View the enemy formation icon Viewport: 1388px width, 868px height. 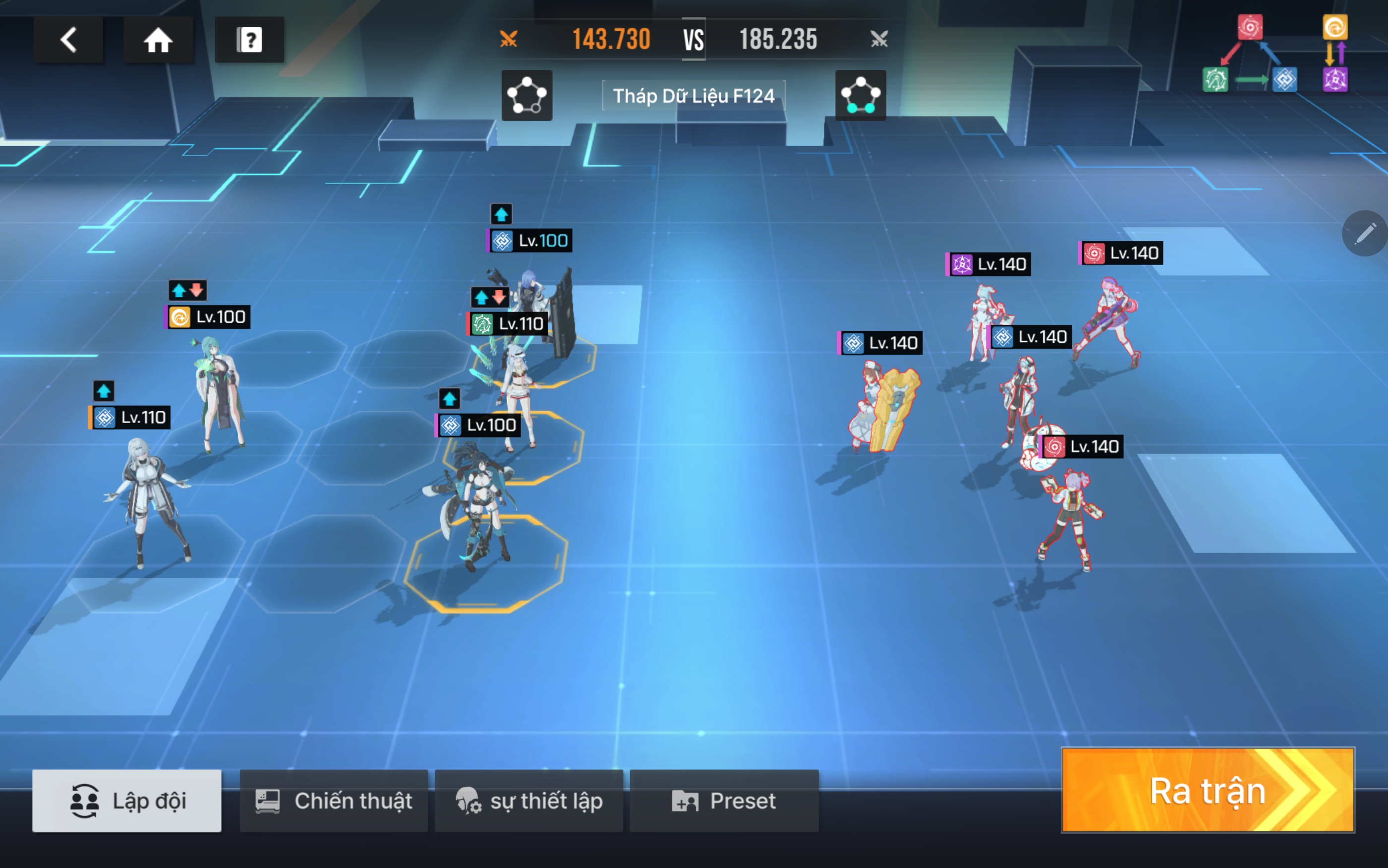point(860,95)
